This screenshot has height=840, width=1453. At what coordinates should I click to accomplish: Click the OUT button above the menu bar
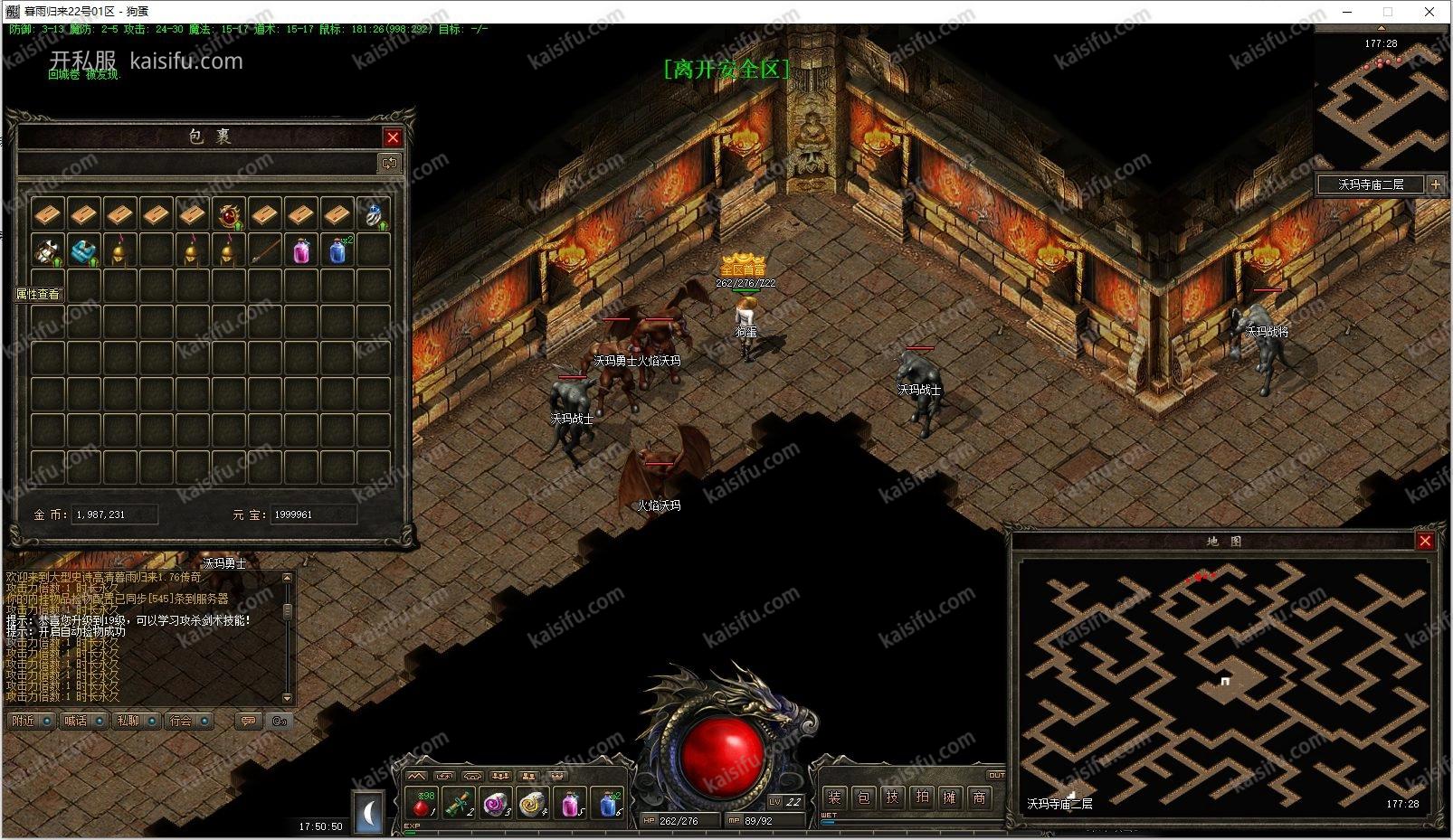995,775
